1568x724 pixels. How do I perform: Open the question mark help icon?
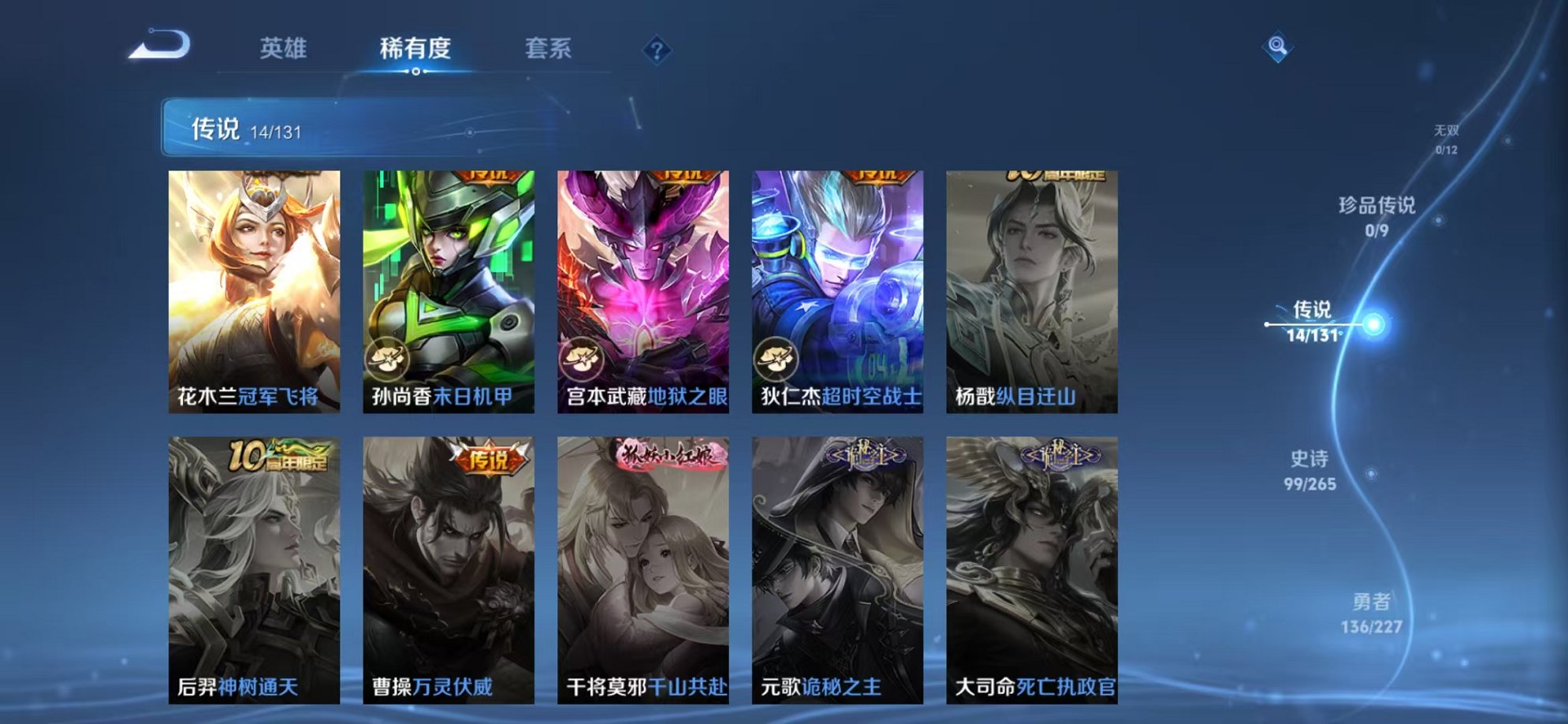657,50
